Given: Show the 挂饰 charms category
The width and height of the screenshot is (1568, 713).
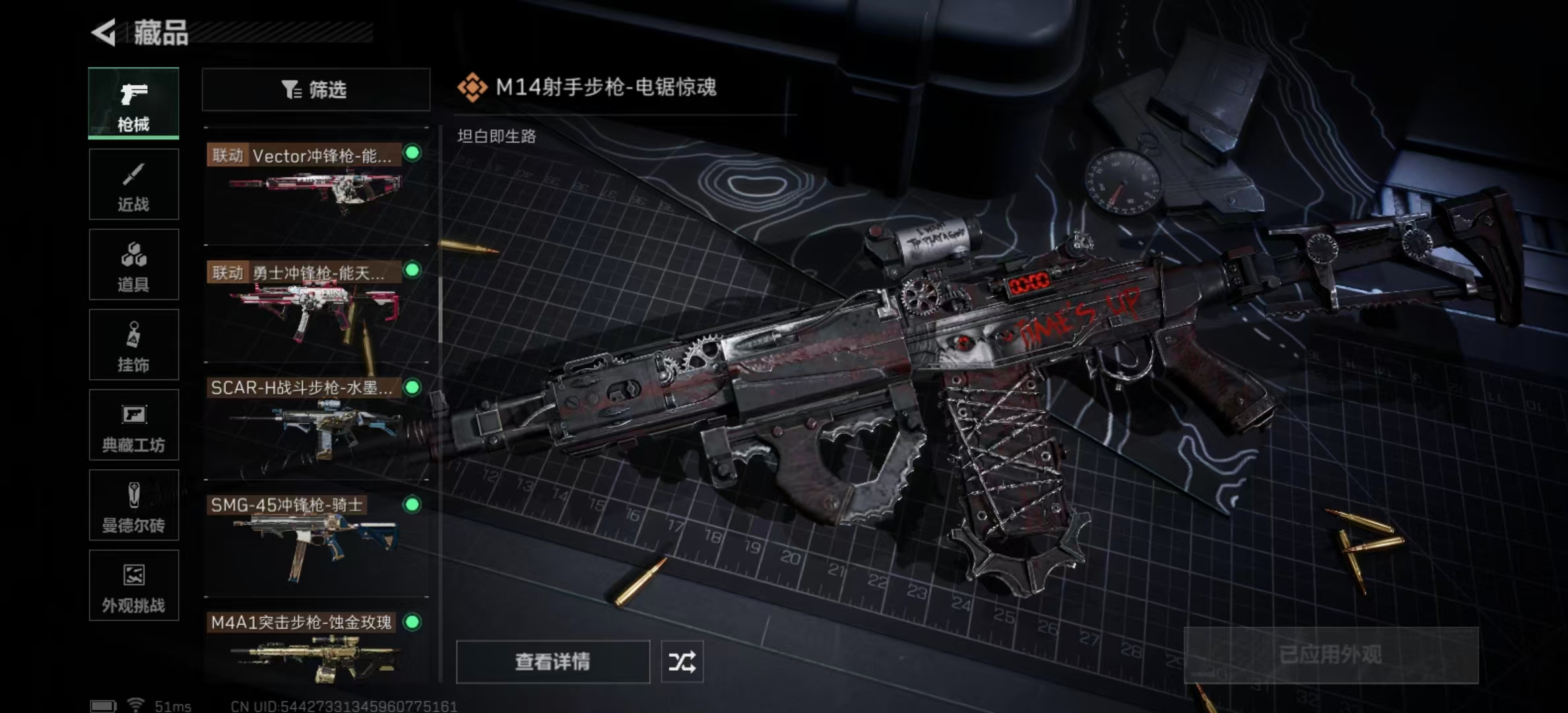Looking at the screenshot, I should (133, 345).
